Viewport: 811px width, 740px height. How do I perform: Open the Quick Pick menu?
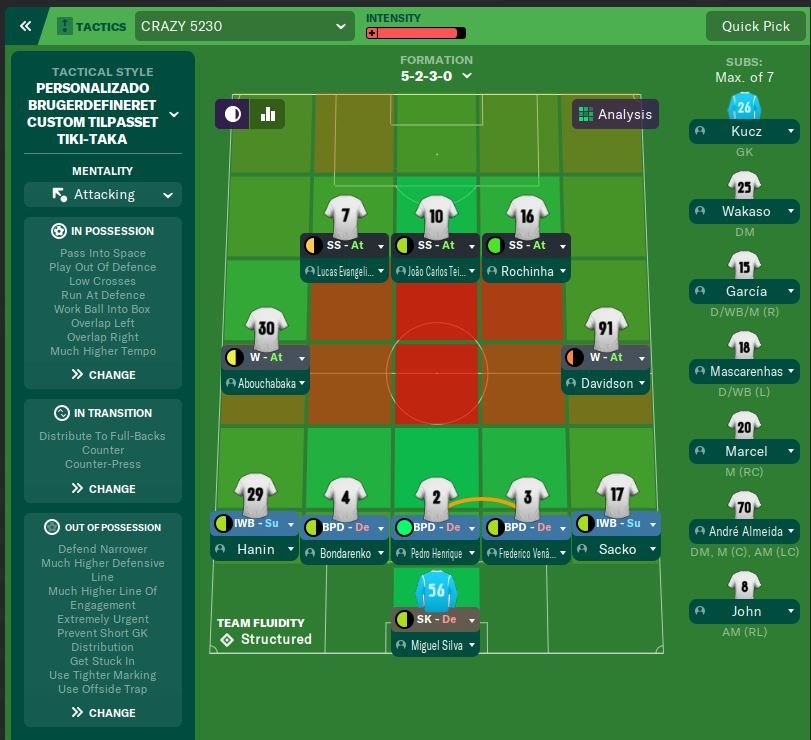tap(755, 26)
